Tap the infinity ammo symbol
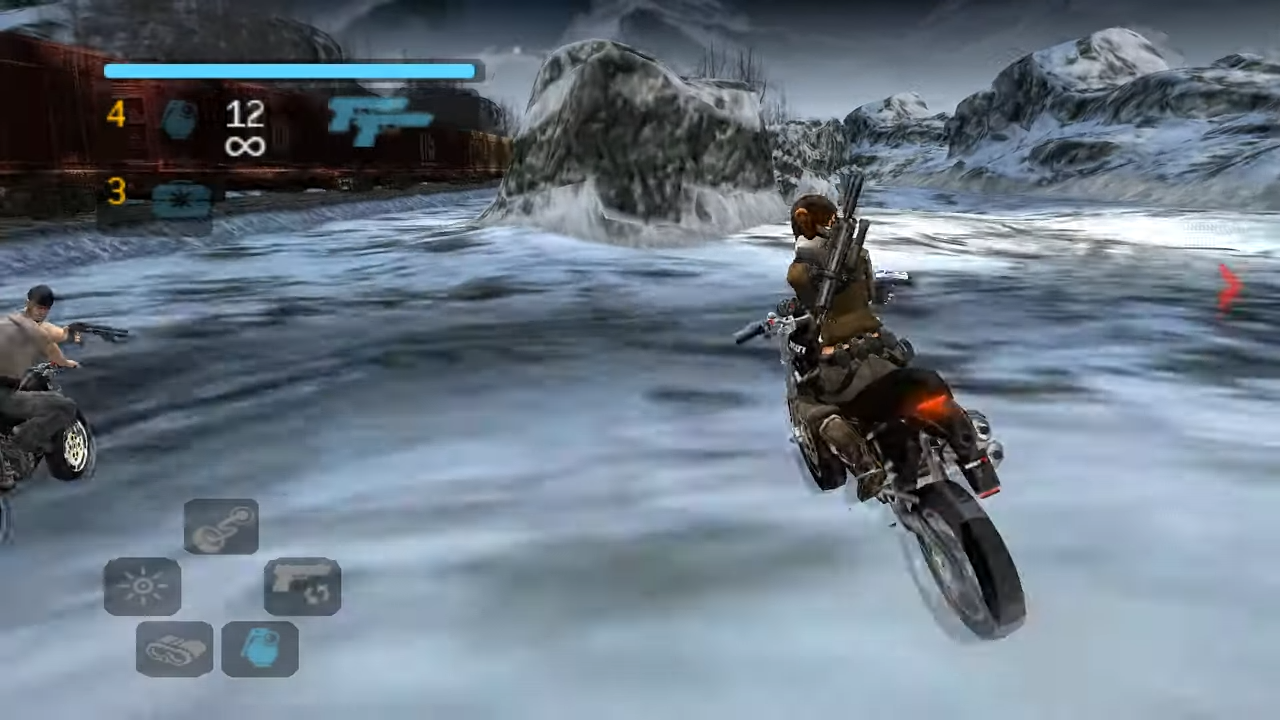Screen dimensions: 1280x720 (x=244, y=147)
